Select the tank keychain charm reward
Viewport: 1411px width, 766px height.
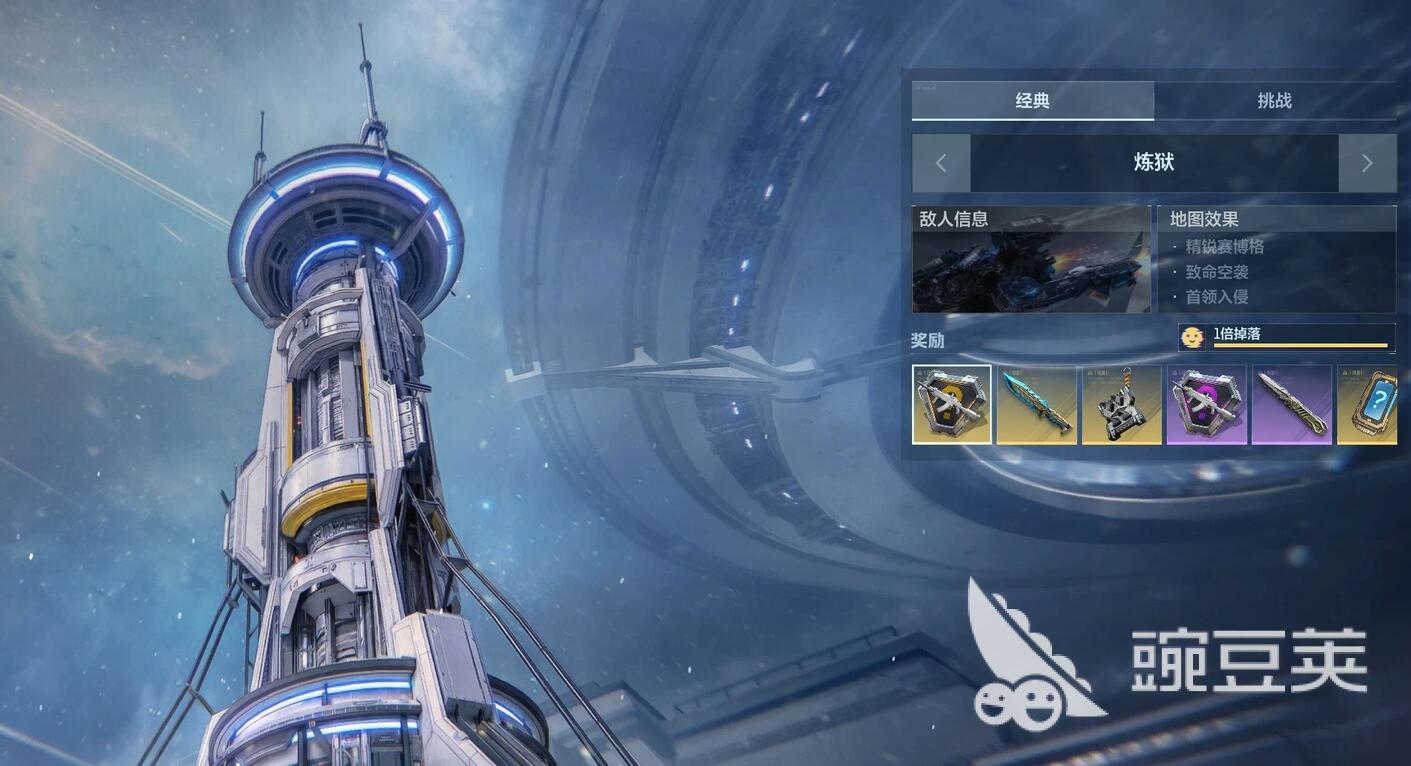1122,404
